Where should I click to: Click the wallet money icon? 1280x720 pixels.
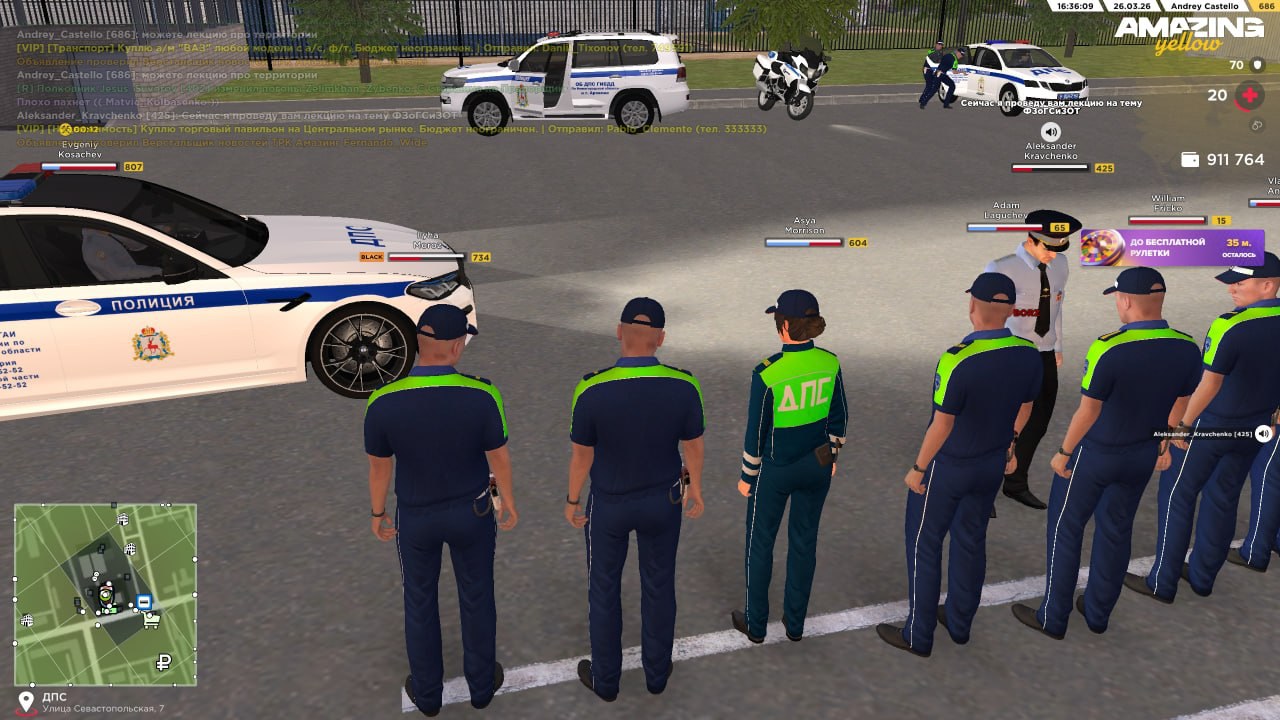1190,160
